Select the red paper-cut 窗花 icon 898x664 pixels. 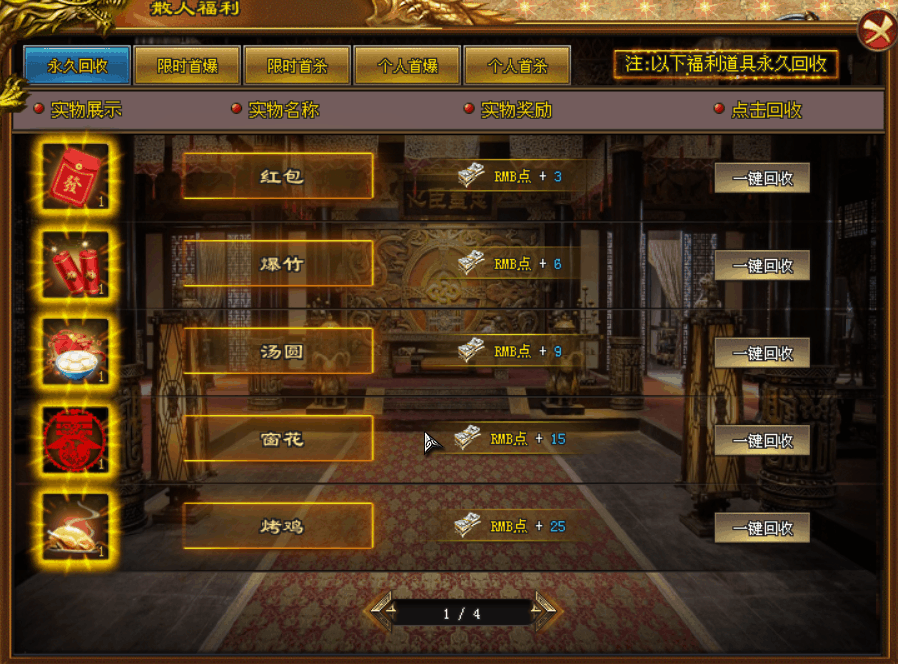pos(76,440)
